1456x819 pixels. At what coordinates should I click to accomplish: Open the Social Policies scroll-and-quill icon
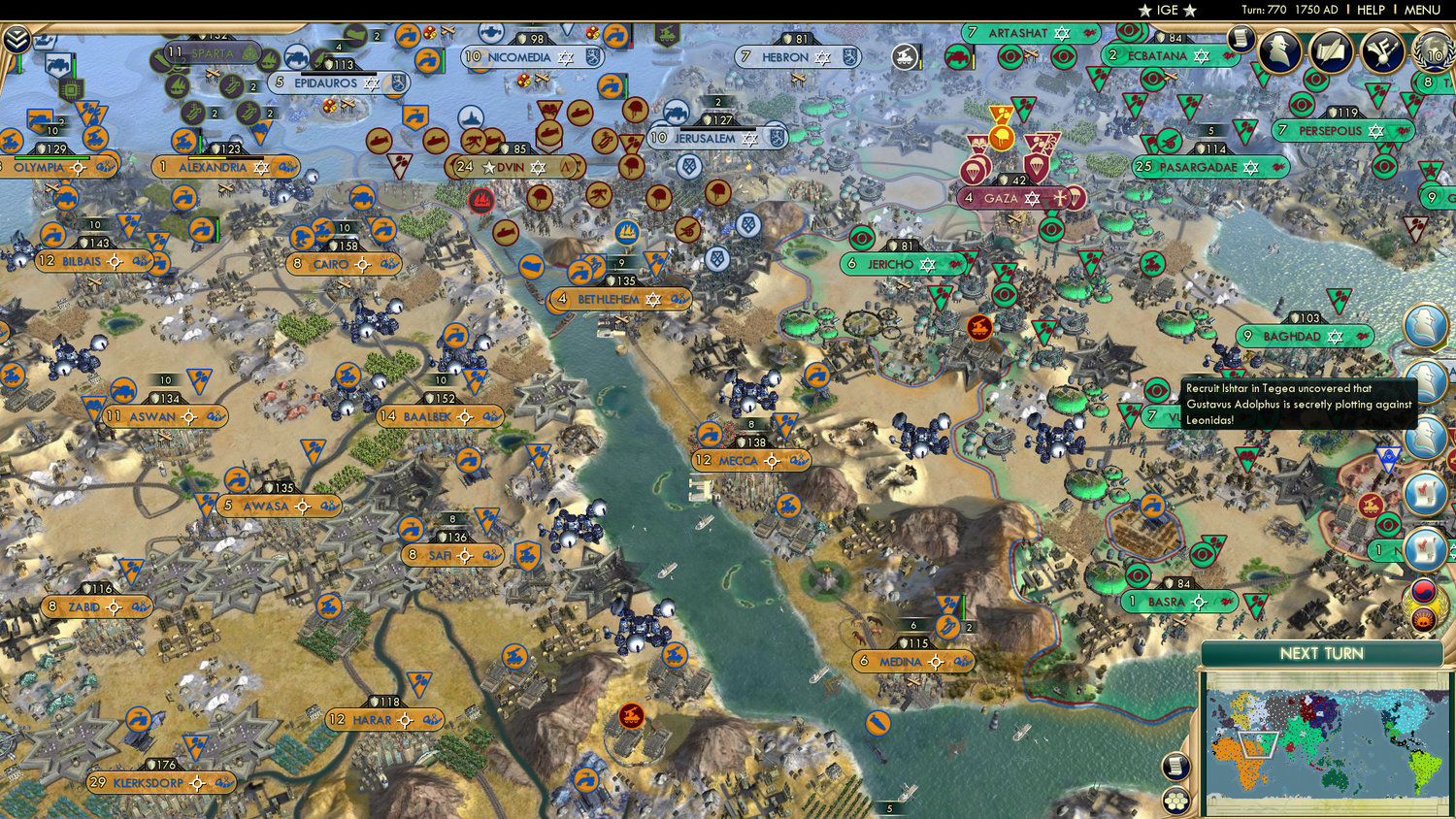[1330, 52]
